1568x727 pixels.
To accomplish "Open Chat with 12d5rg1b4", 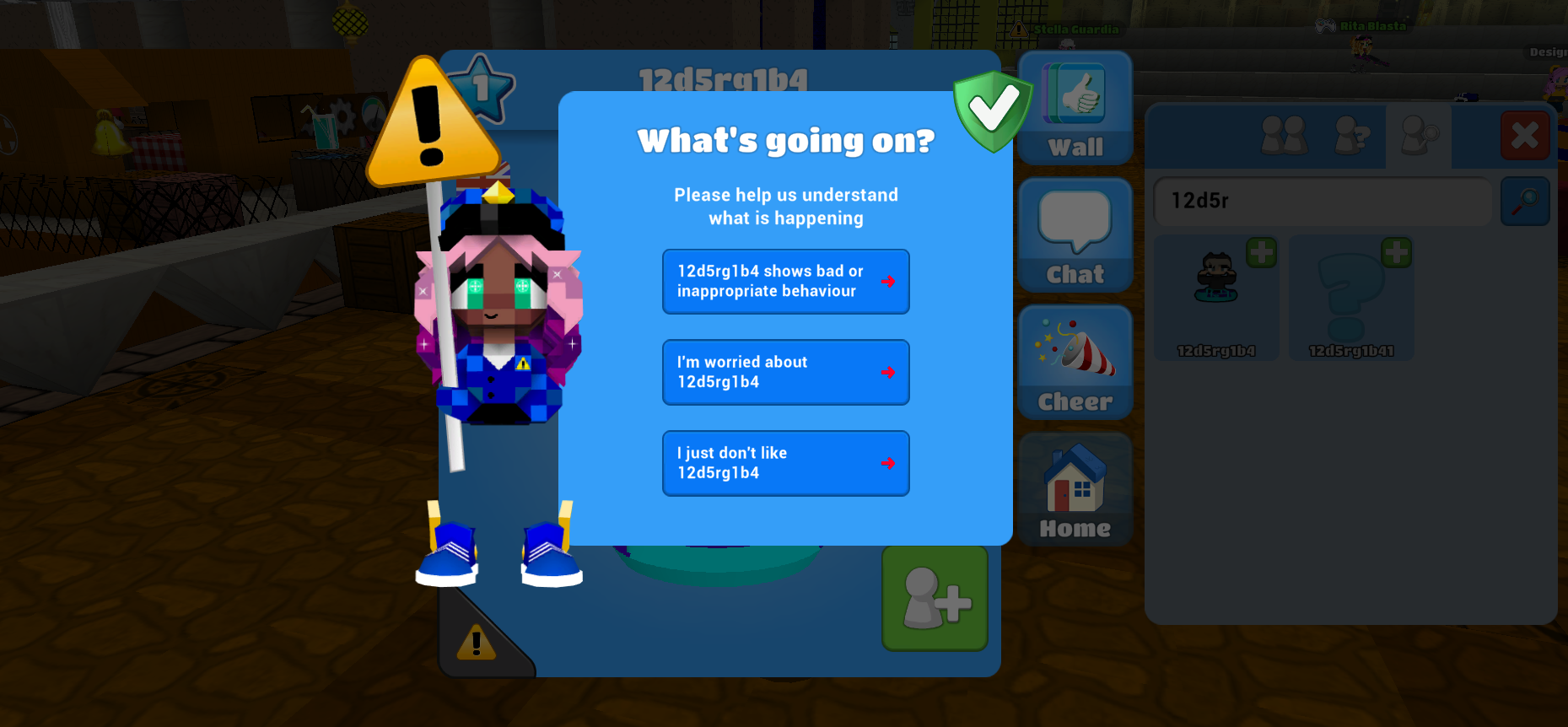I will point(1075,234).
